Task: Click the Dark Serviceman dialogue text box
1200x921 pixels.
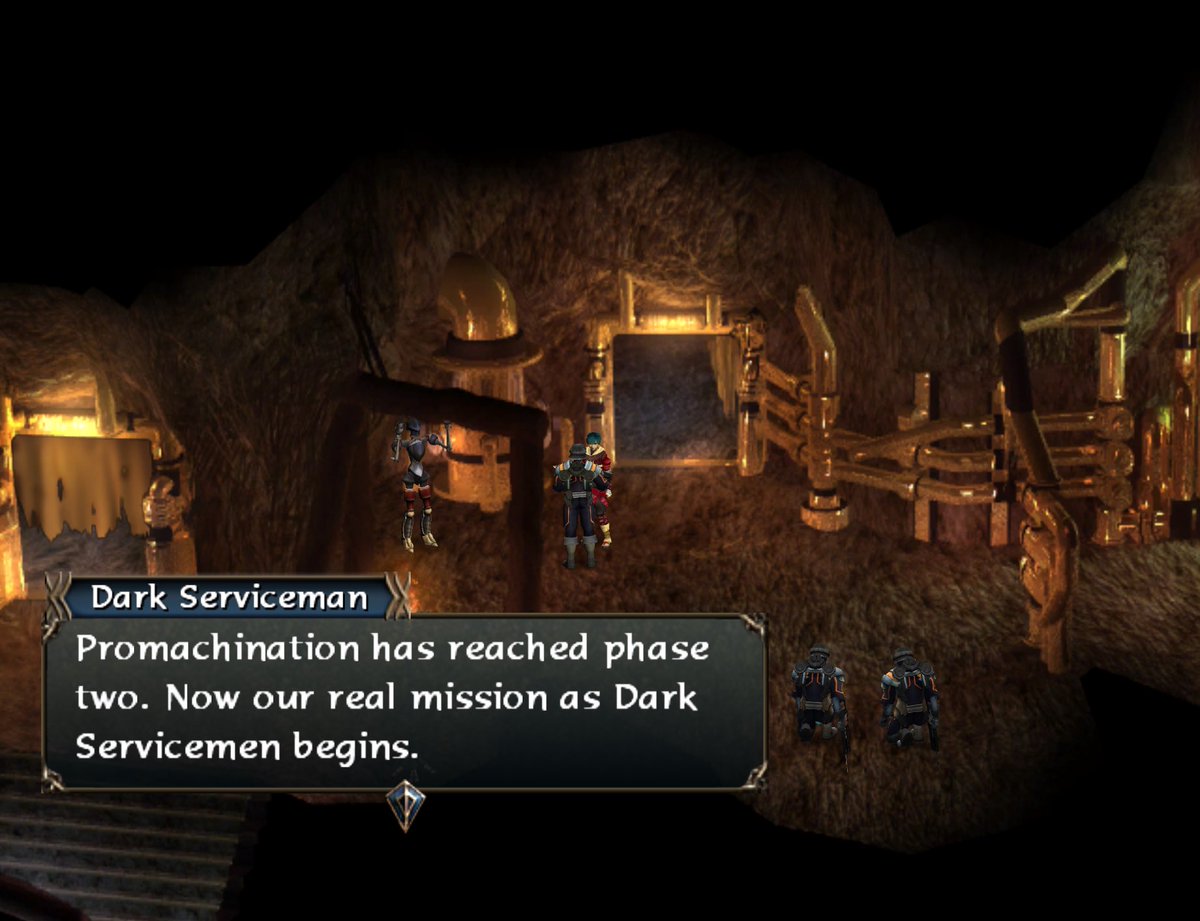Action: point(404,700)
